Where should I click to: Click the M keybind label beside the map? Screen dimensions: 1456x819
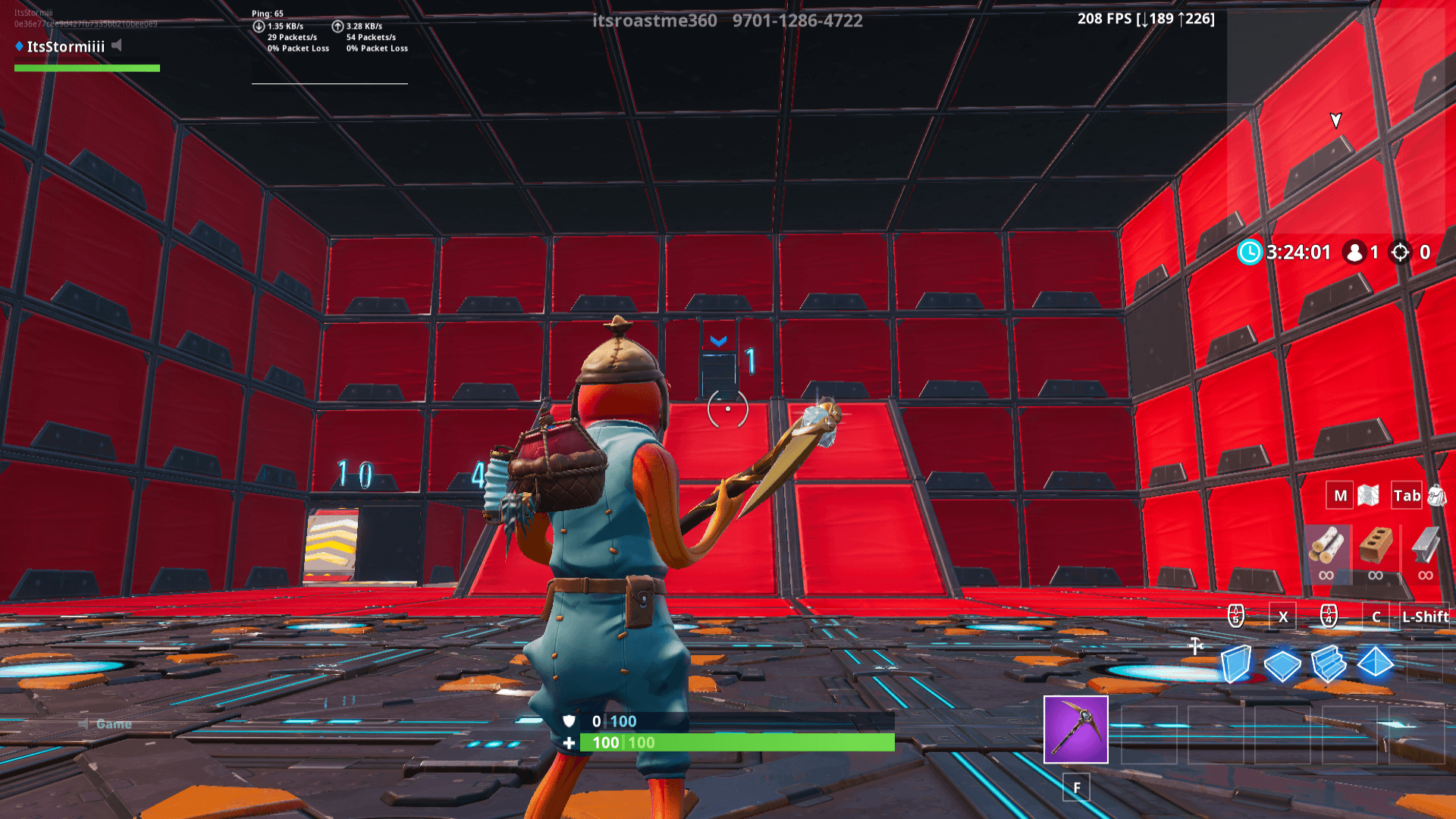tap(1339, 495)
